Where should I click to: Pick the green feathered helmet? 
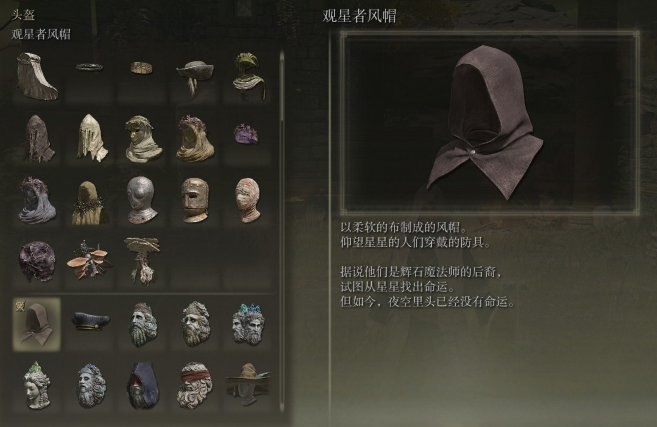247,74
